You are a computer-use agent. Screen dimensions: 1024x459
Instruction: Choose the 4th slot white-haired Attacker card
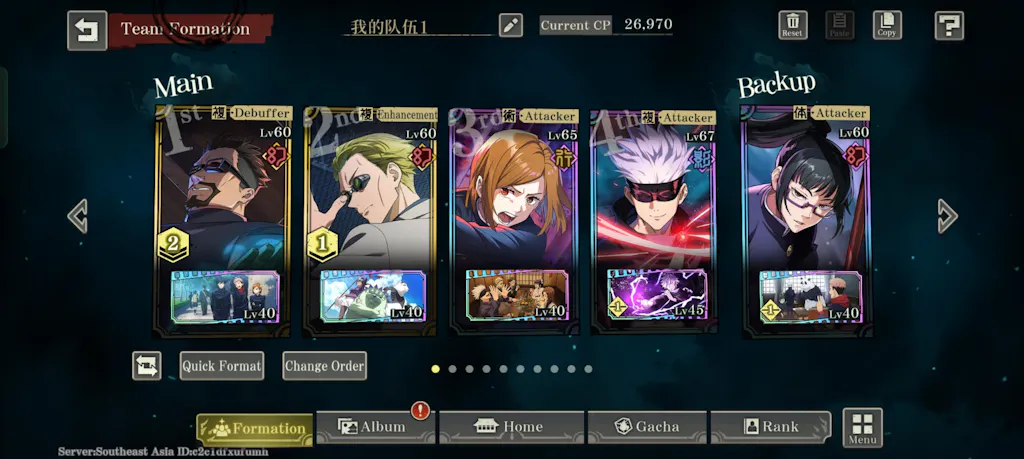coord(655,200)
